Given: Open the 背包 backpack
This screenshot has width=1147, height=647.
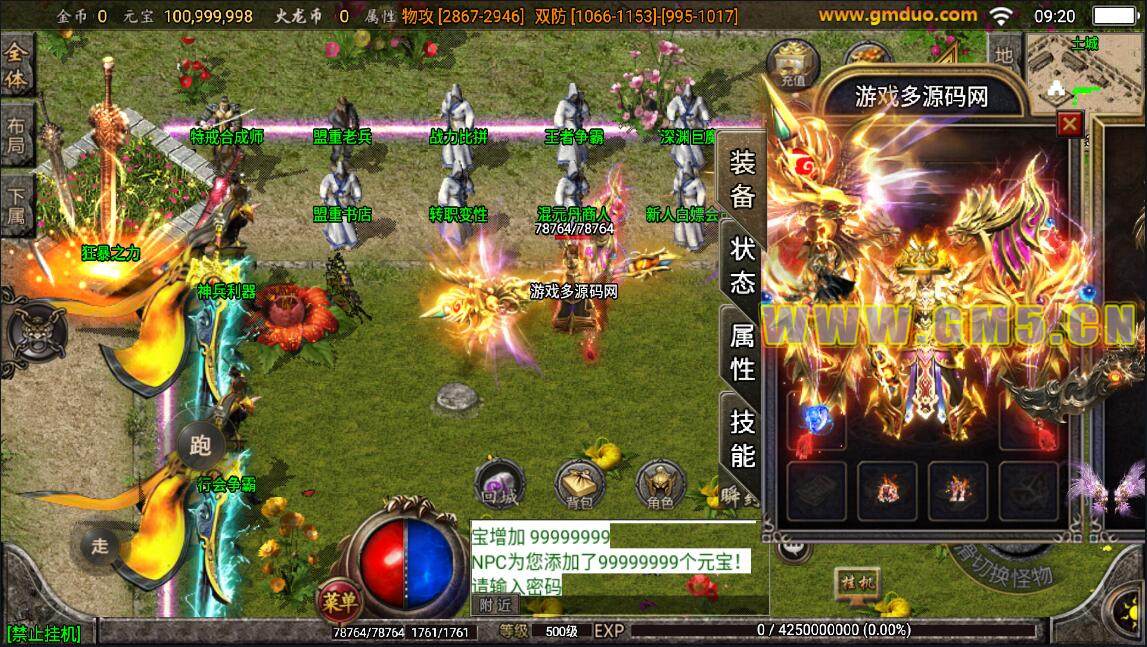Looking at the screenshot, I should [x=579, y=483].
